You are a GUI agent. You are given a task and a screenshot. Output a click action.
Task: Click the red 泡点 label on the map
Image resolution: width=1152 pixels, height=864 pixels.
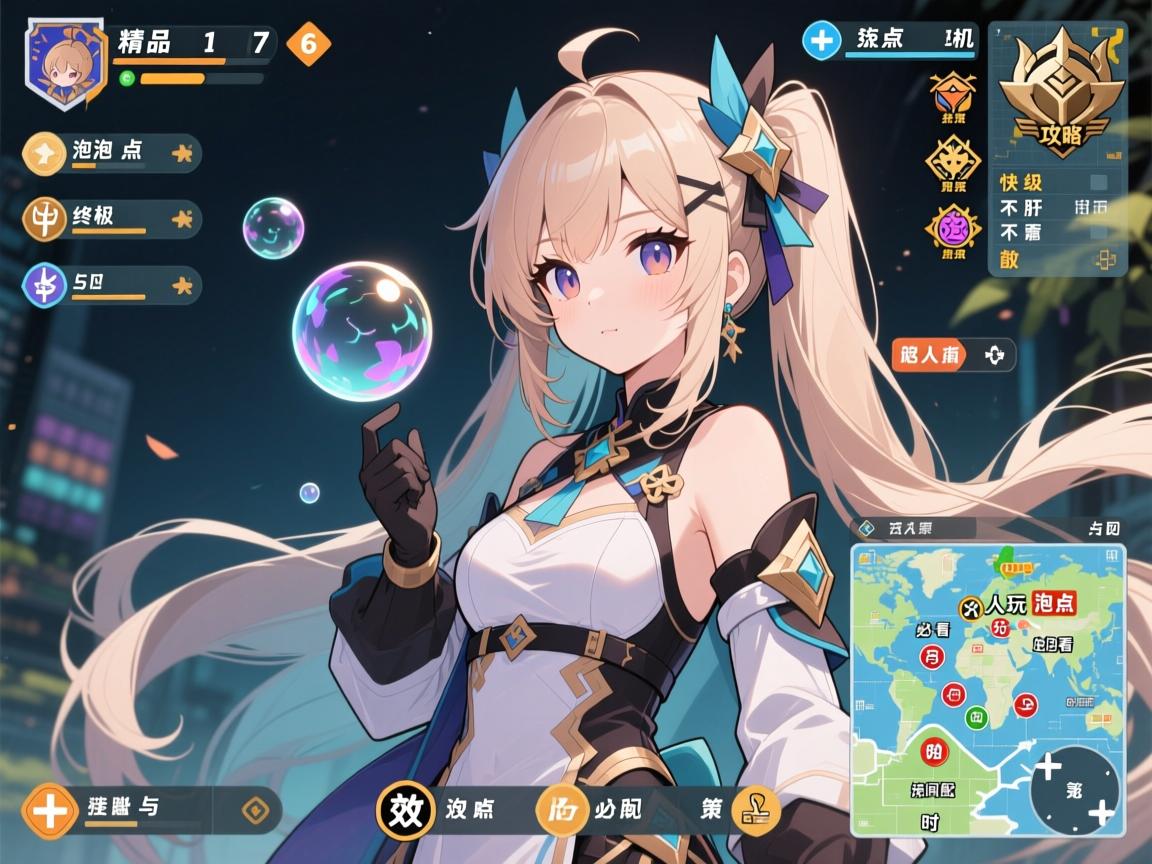click(x=1053, y=603)
